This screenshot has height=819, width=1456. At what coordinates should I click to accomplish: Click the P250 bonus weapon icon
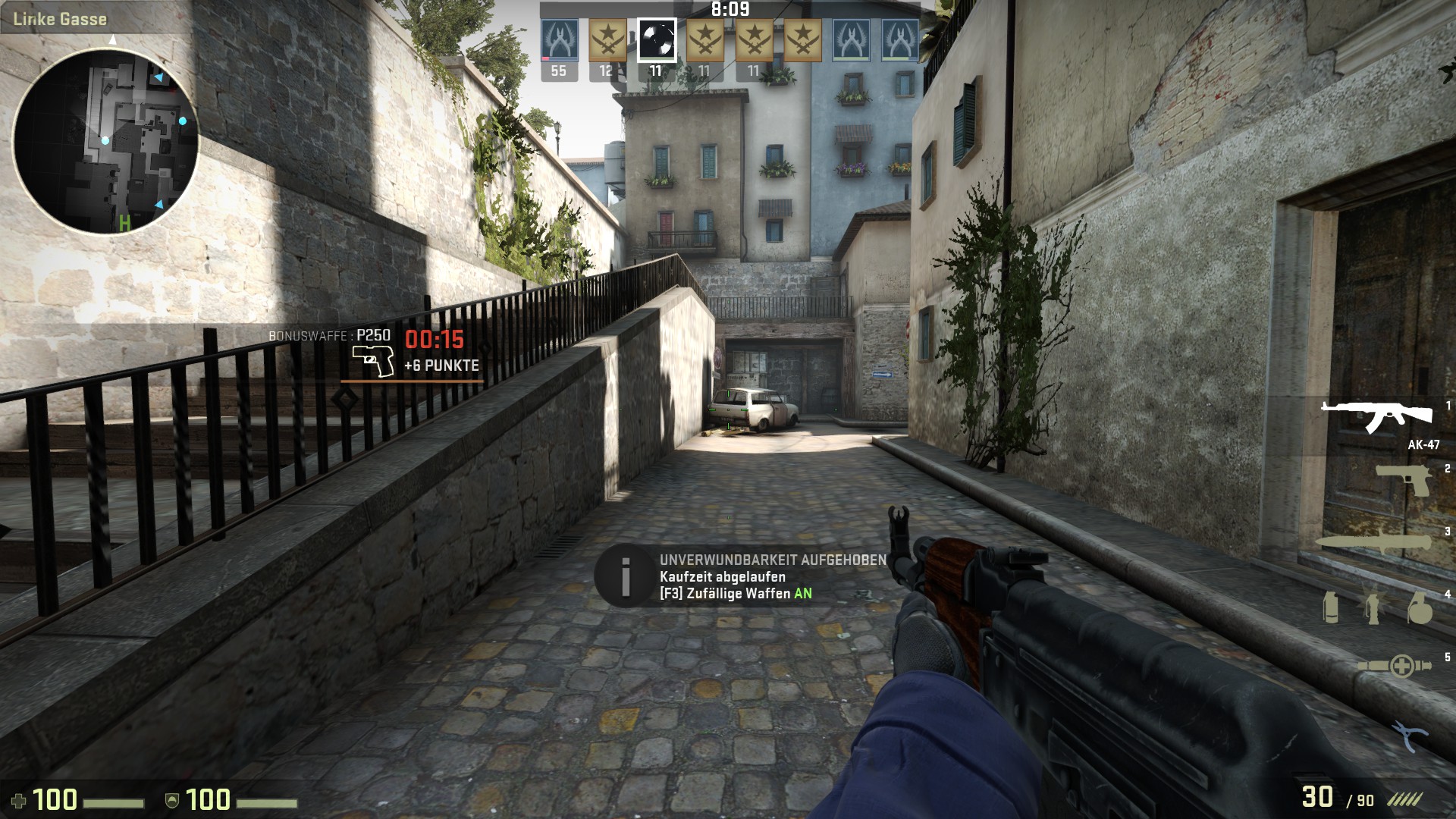click(x=373, y=361)
